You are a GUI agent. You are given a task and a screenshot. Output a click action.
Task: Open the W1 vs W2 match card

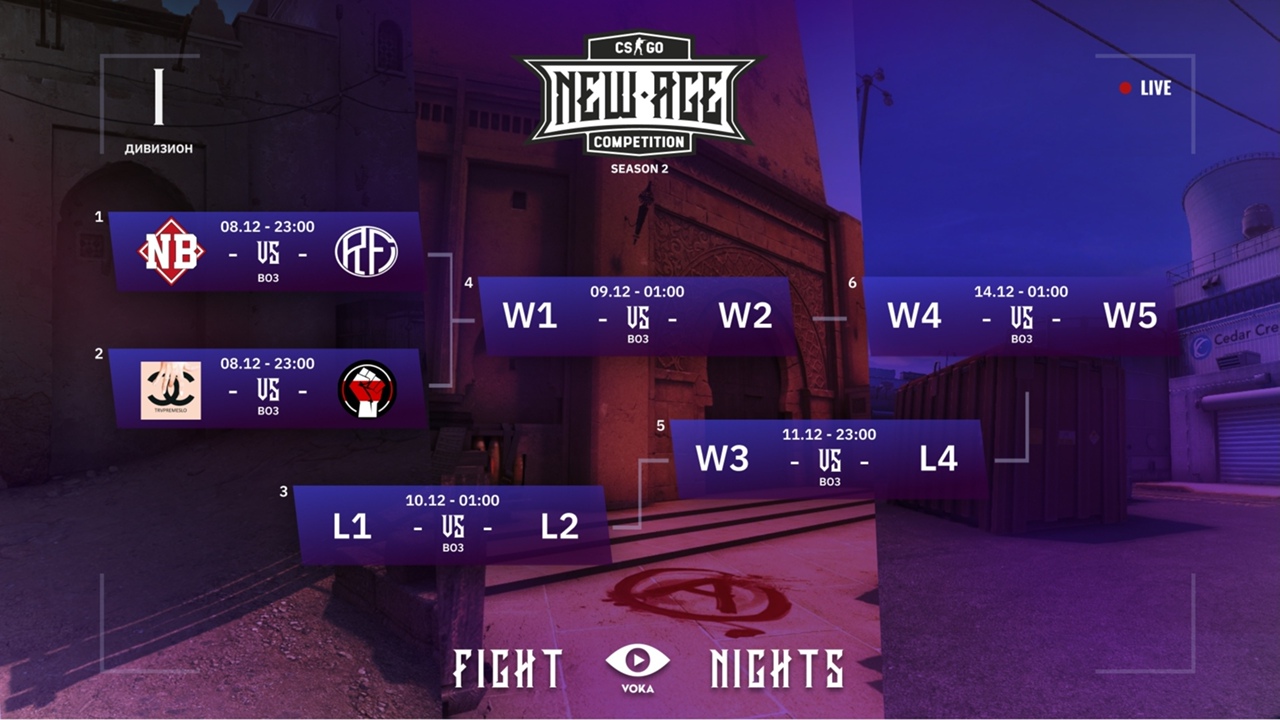click(x=637, y=316)
